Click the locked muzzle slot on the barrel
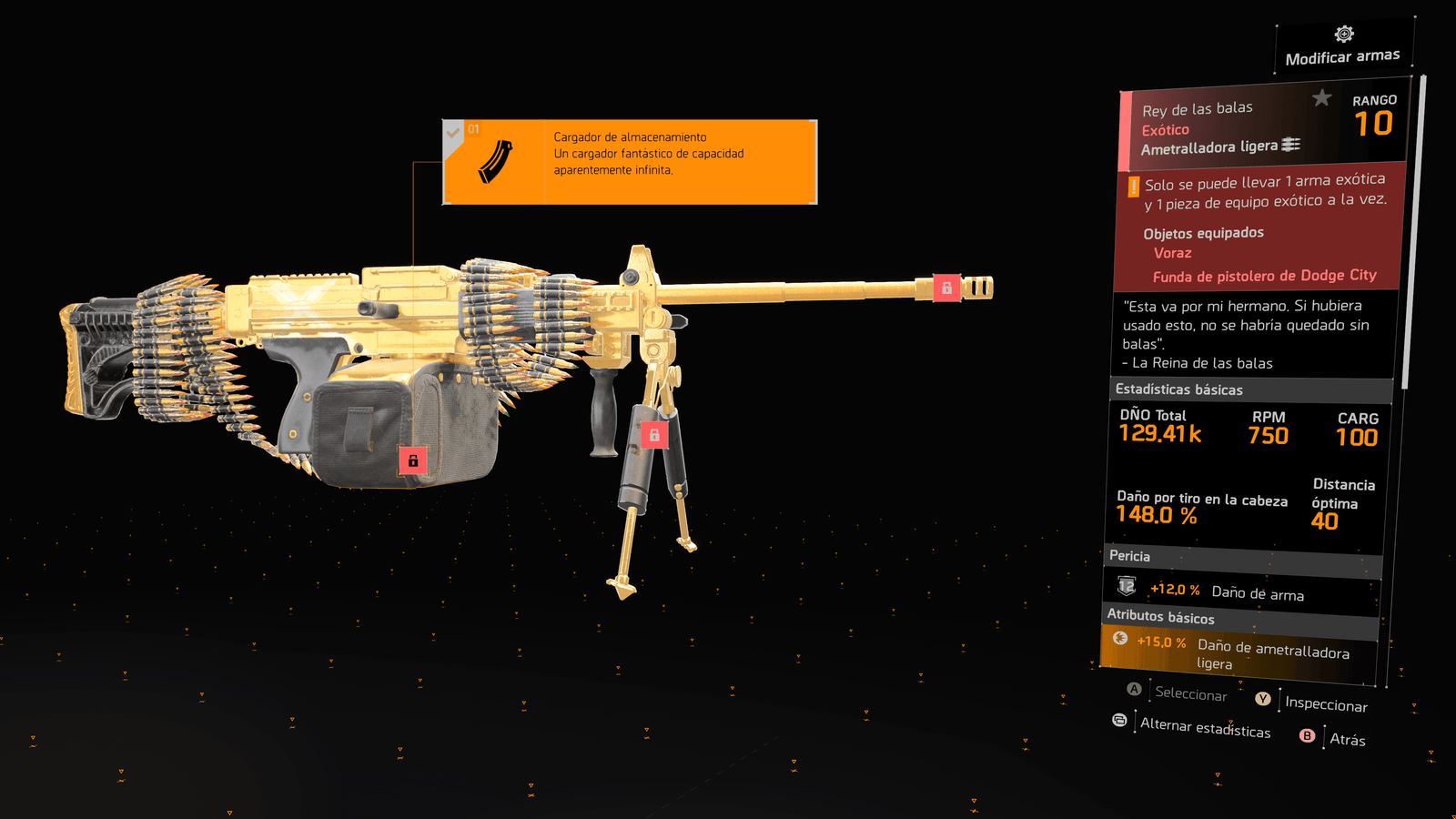Screen dimensions: 1456x819 click(x=946, y=288)
